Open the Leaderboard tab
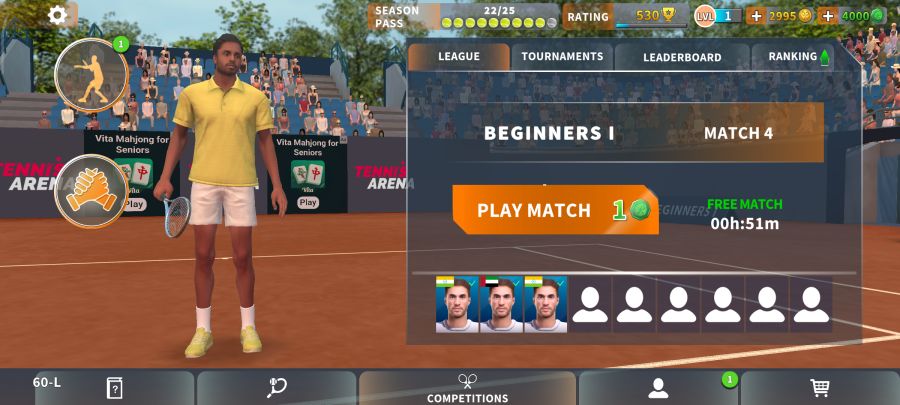 pyautogui.click(x=682, y=57)
